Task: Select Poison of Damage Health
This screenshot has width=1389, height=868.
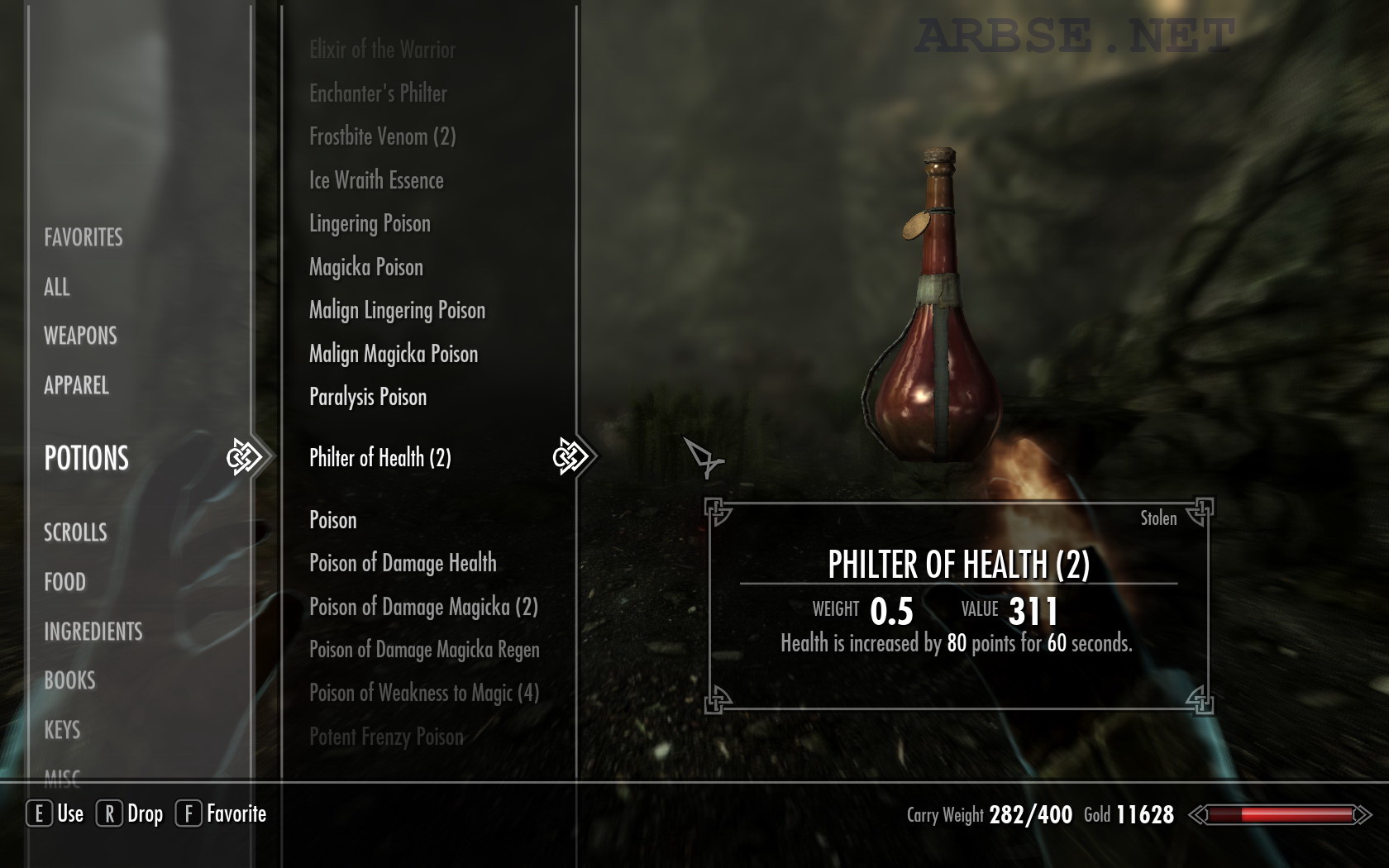Action: 403,563
